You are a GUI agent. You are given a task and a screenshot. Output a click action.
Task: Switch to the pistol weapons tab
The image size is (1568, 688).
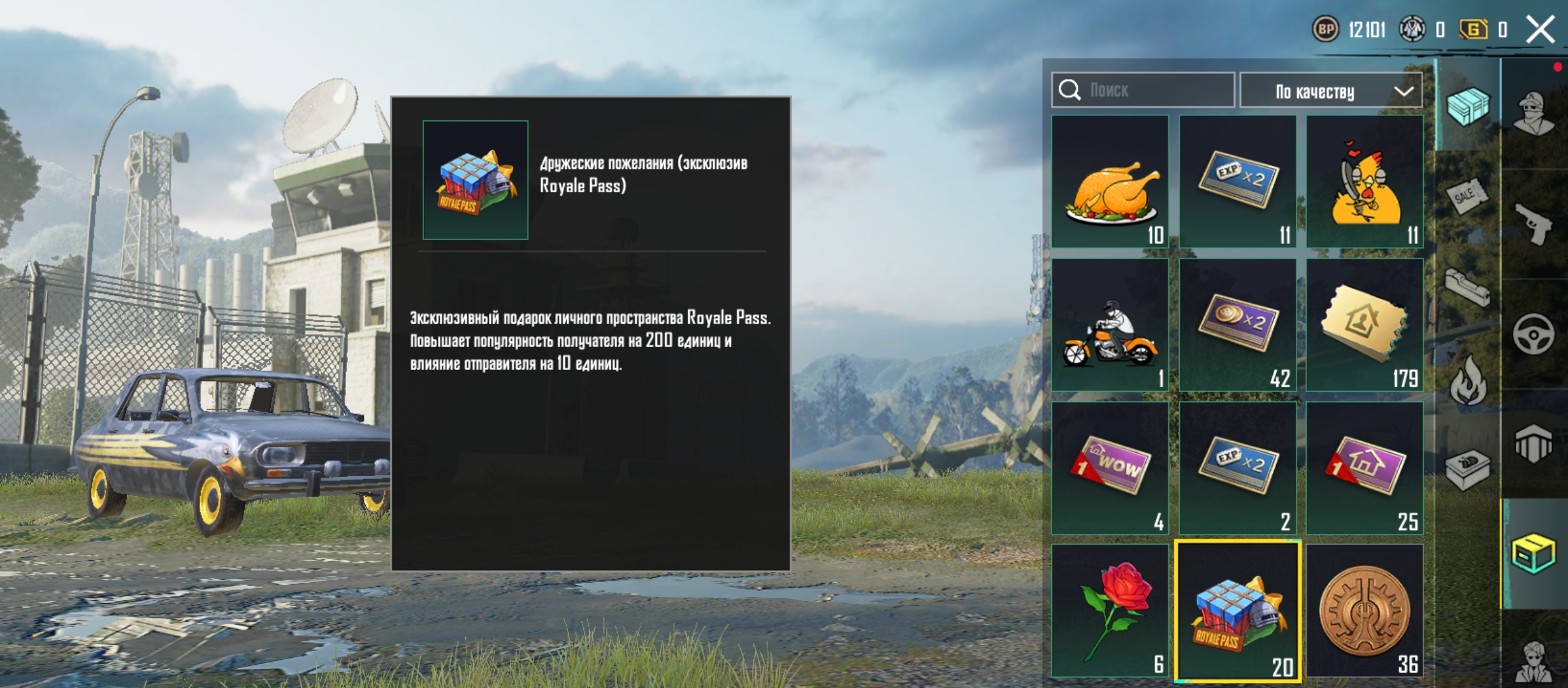[x=1534, y=223]
